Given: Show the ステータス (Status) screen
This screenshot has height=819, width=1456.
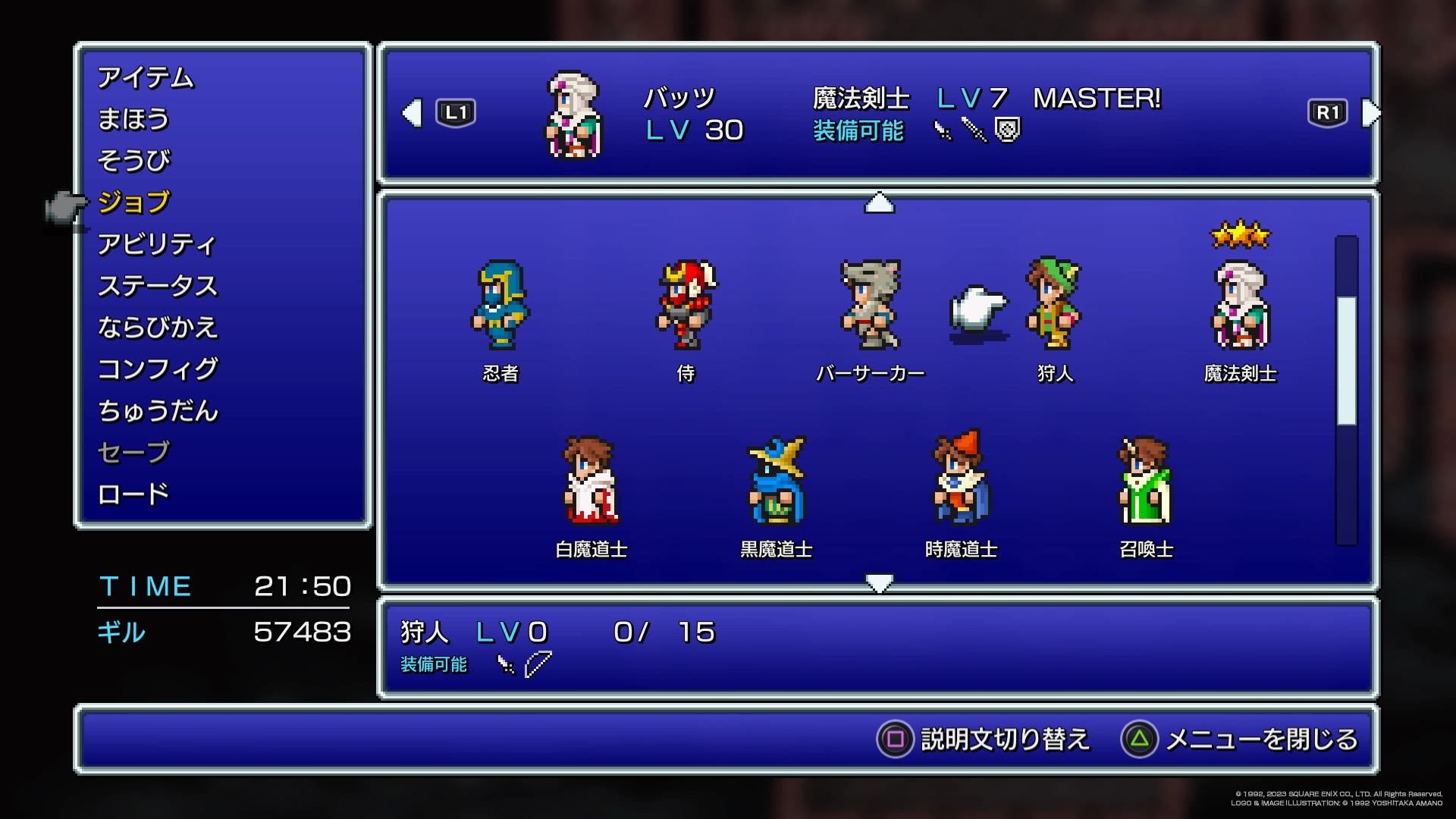Looking at the screenshot, I should coord(158,286).
